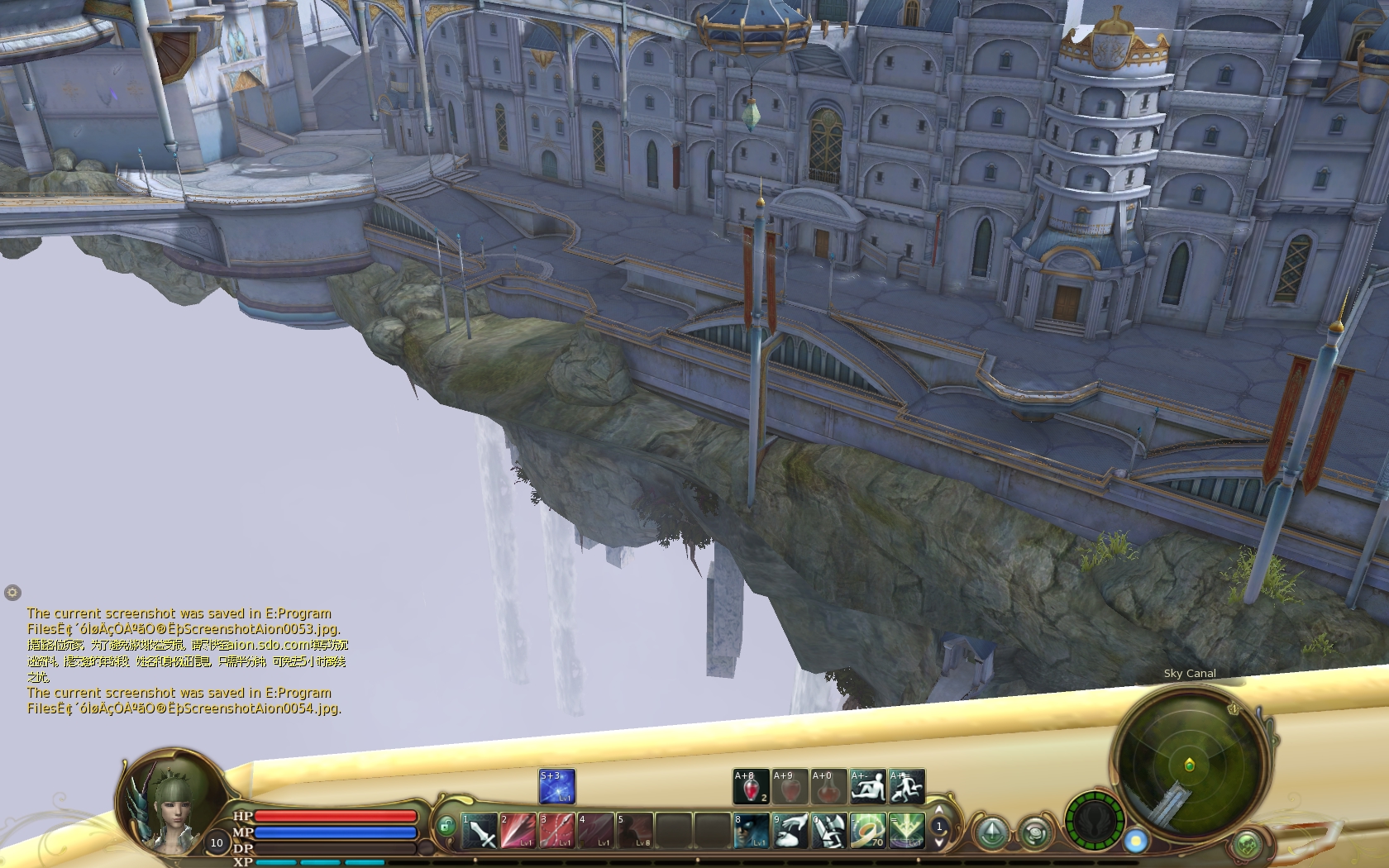The height and width of the screenshot is (868, 1389).
Task: Select the gold ring item with 70 count
Action: pos(867,831)
